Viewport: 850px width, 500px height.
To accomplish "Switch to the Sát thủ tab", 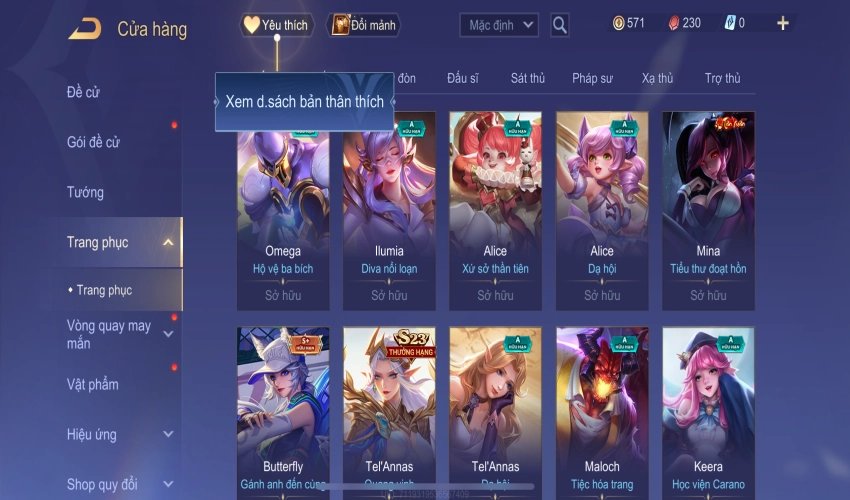I will [x=527, y=78].
